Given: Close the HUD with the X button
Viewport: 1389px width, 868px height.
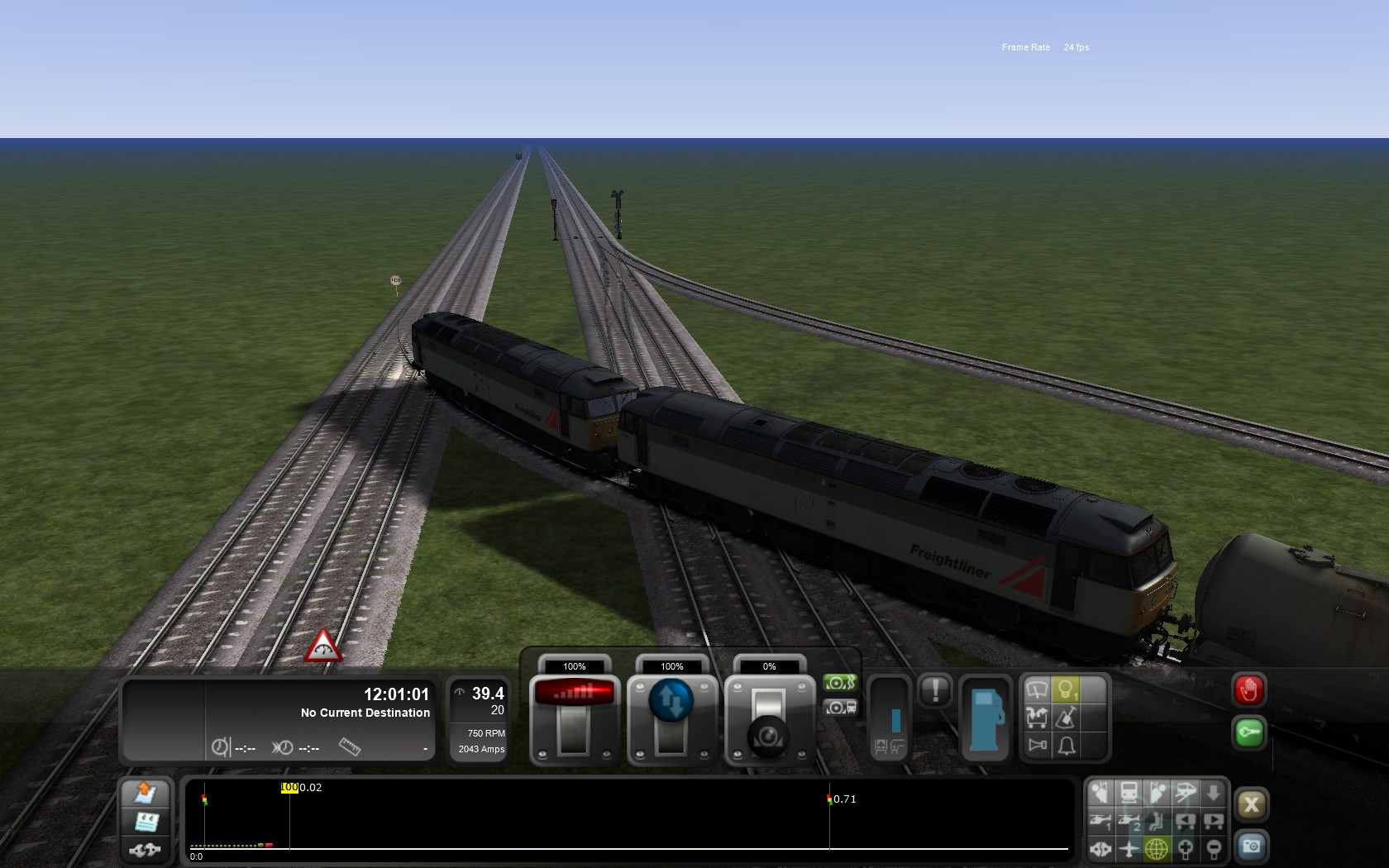Looking at the screenshot, I should point(1251,804).
